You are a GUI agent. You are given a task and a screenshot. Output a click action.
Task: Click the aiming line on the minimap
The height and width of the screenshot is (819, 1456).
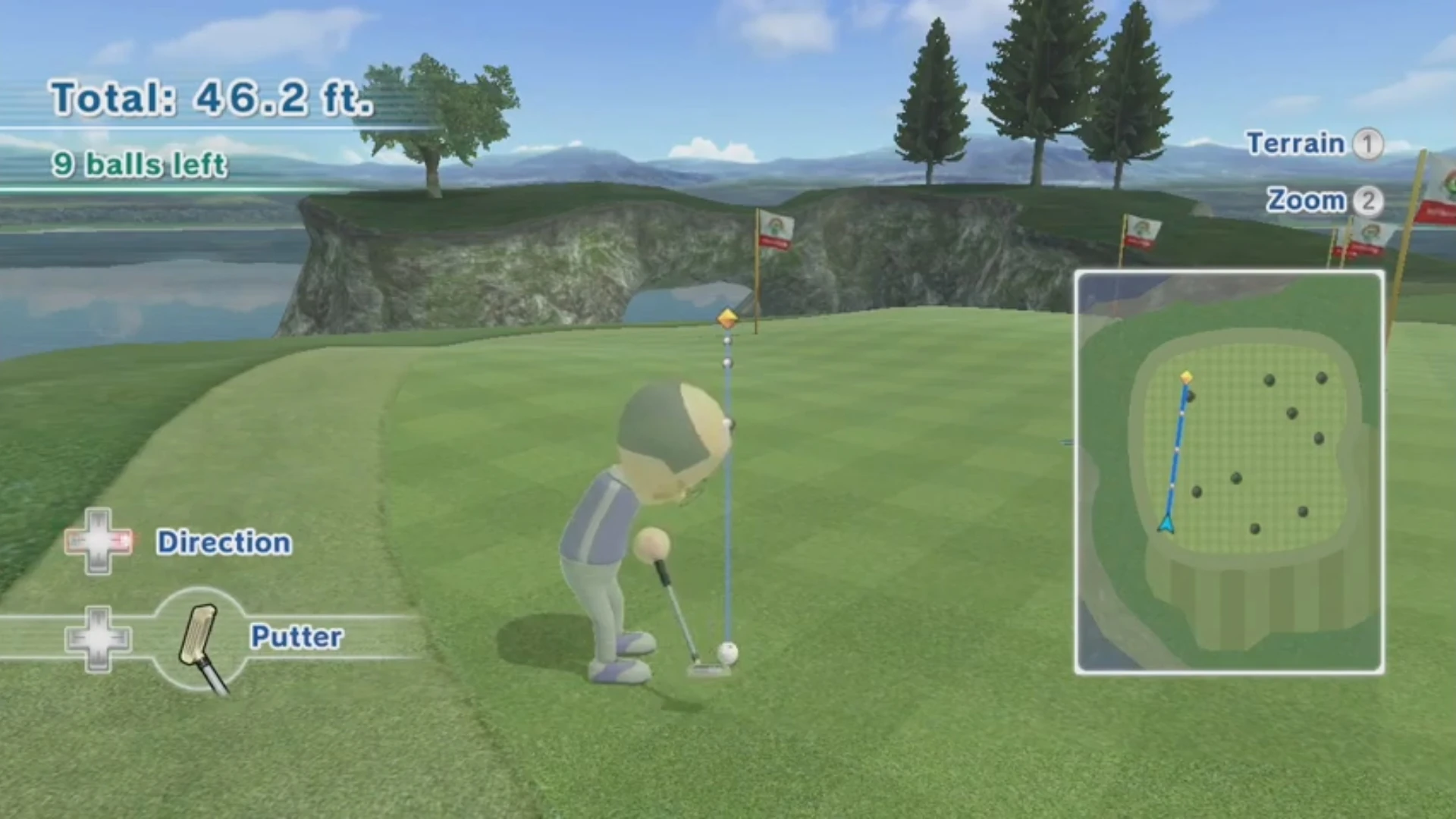[1175, 447]
